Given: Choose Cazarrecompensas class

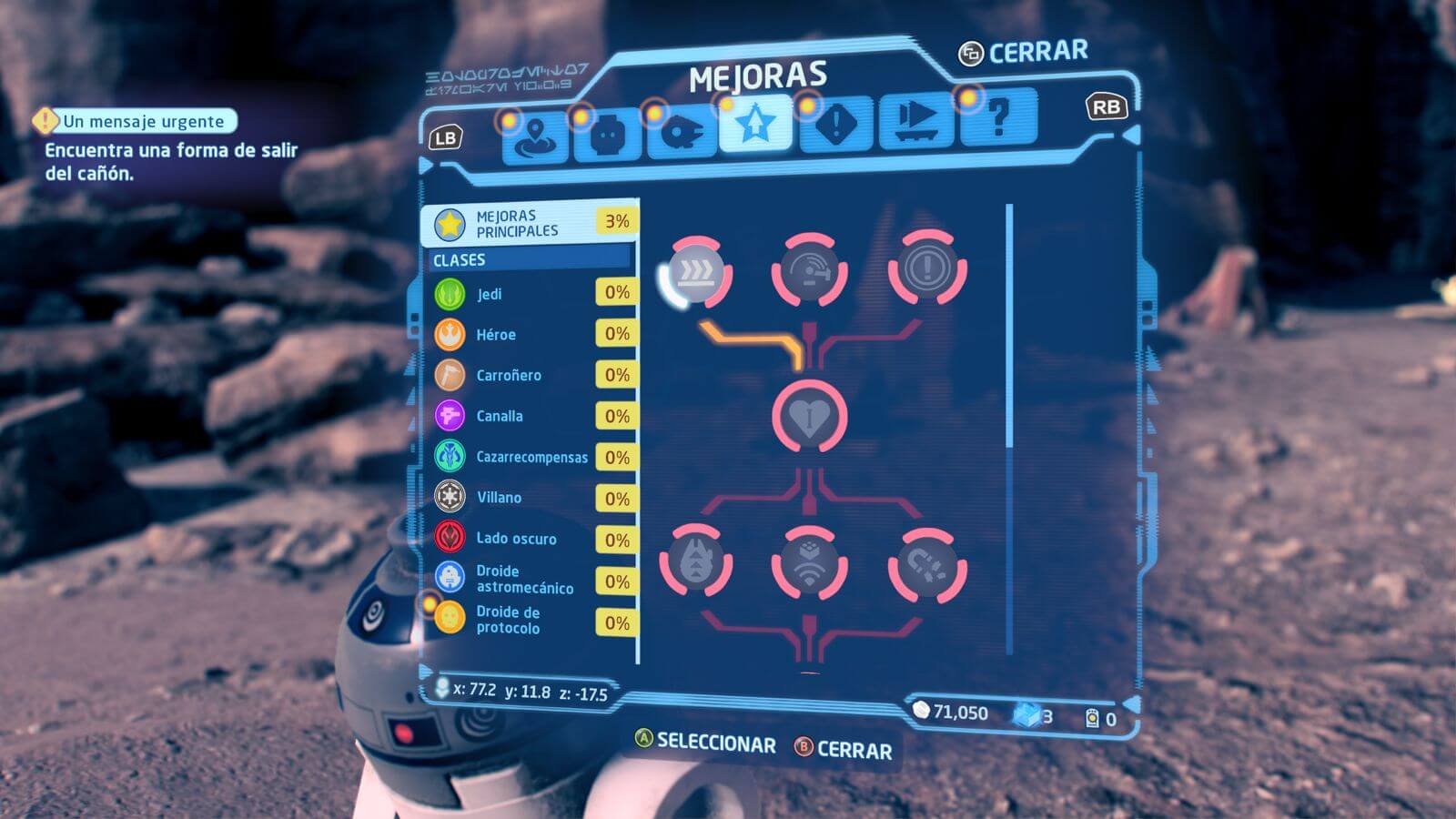Looking at the screenshot, I should pyautogui.click(x=530, y=457).
